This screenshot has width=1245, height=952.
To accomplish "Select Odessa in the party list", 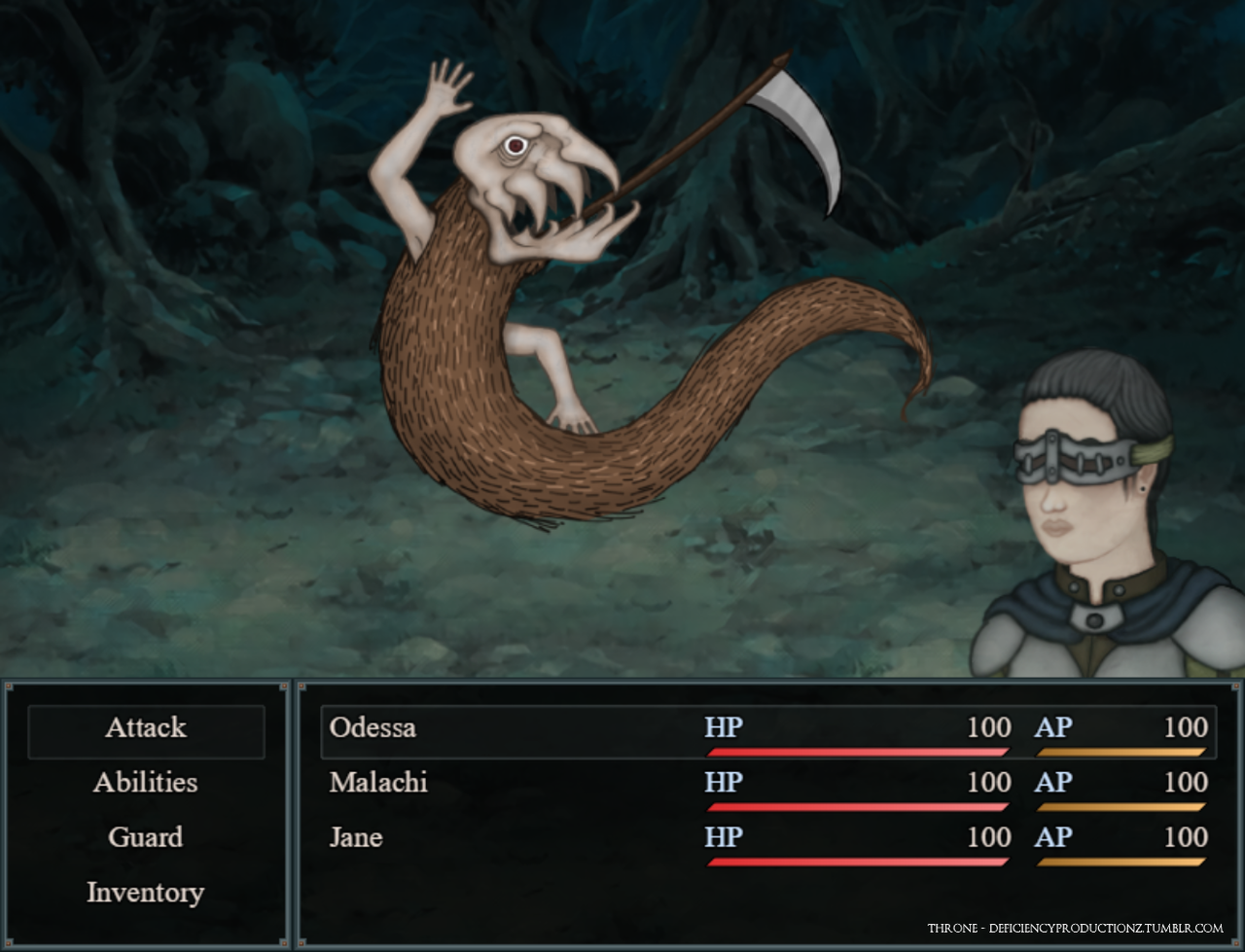I will point(373,728).
